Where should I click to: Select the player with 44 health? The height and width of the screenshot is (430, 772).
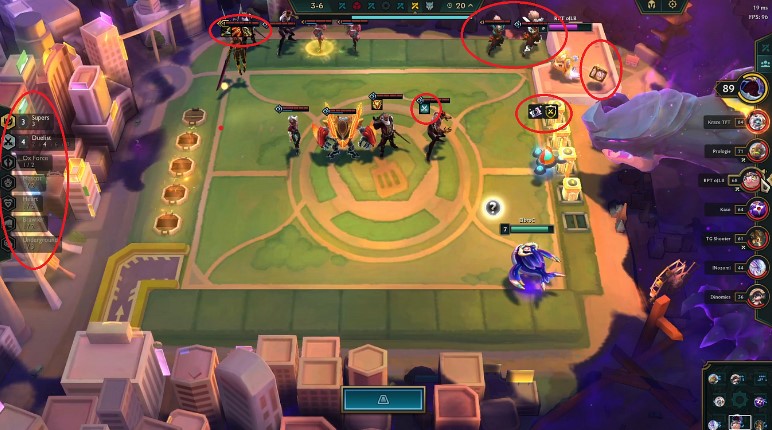click(757, 267)
